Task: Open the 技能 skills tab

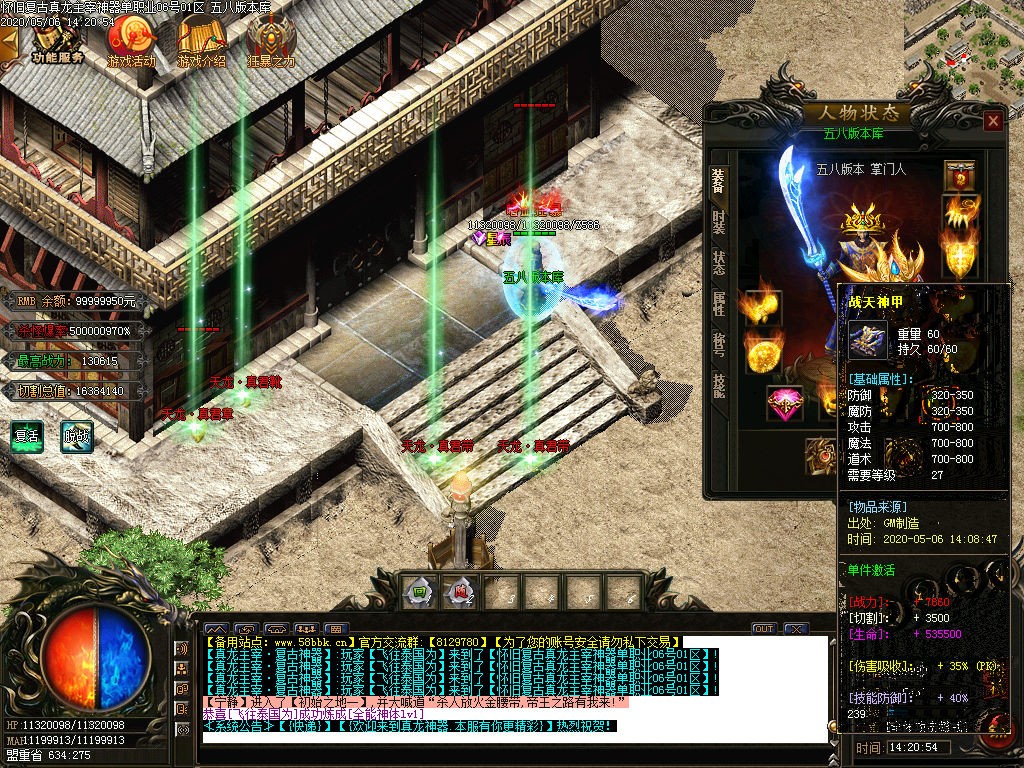Action: click(x=719, y=385)
